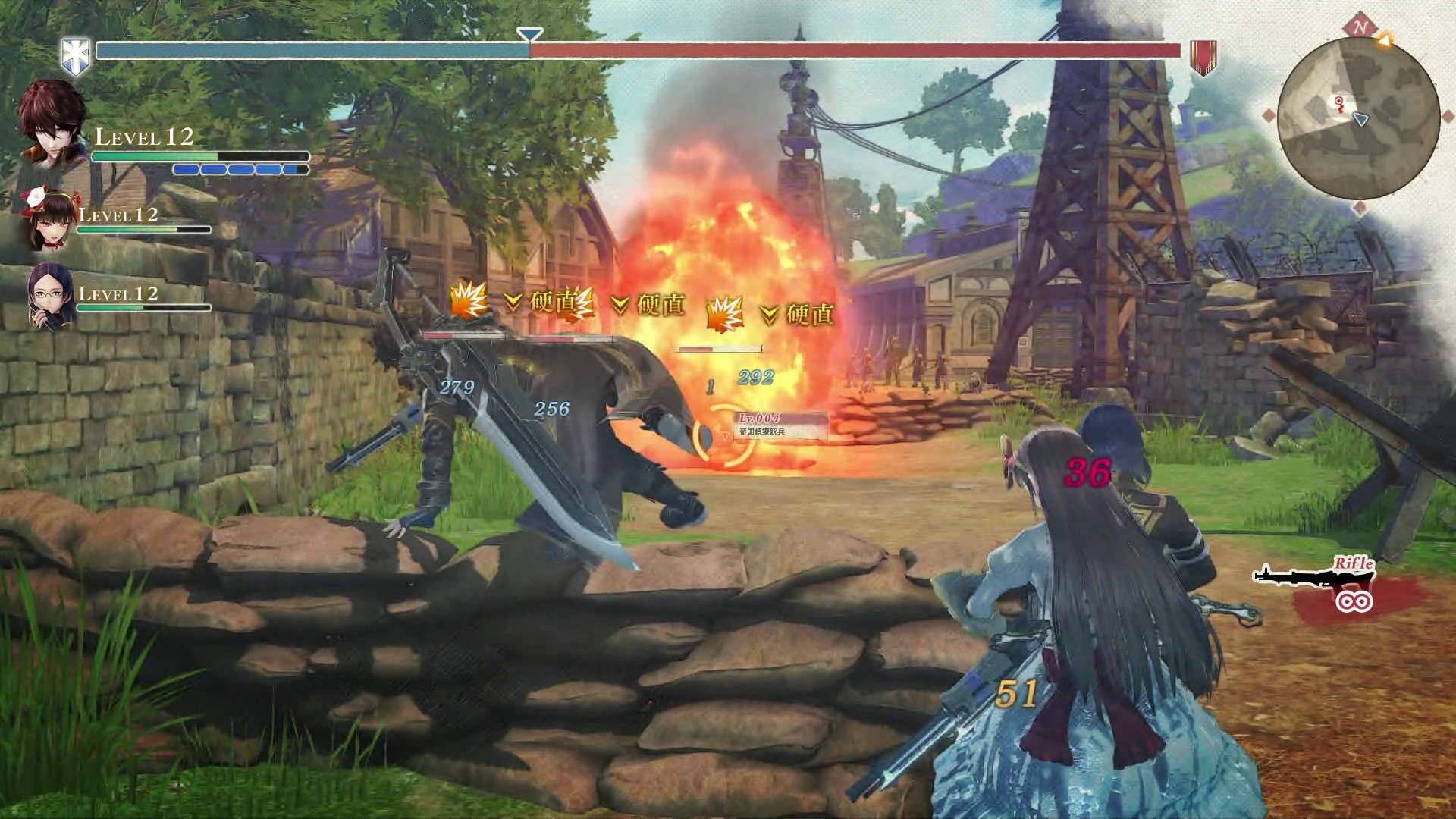The image size is (1456, 819).
Task: Click the green HP bar under Level 12
Action: point(152,155)
